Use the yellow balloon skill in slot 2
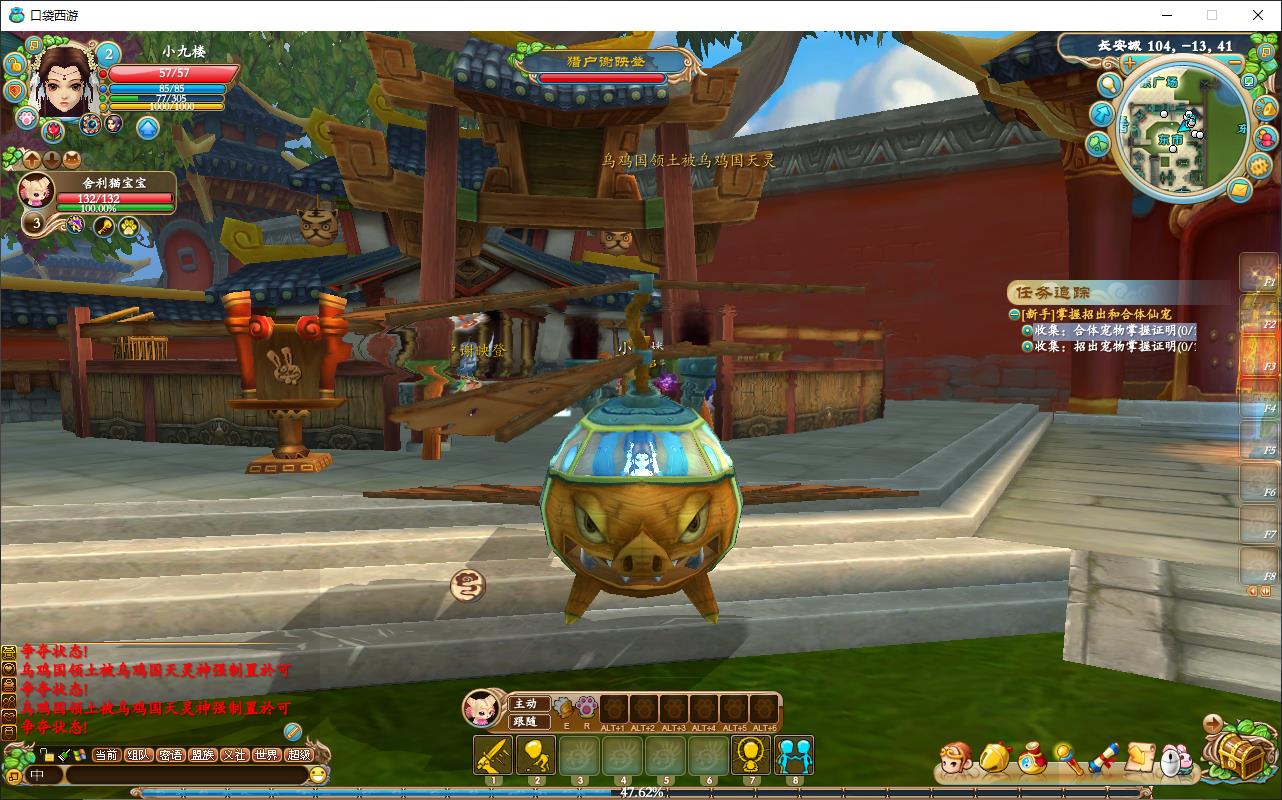Viewport: 1282px width, 800px height. pos(535,755)
